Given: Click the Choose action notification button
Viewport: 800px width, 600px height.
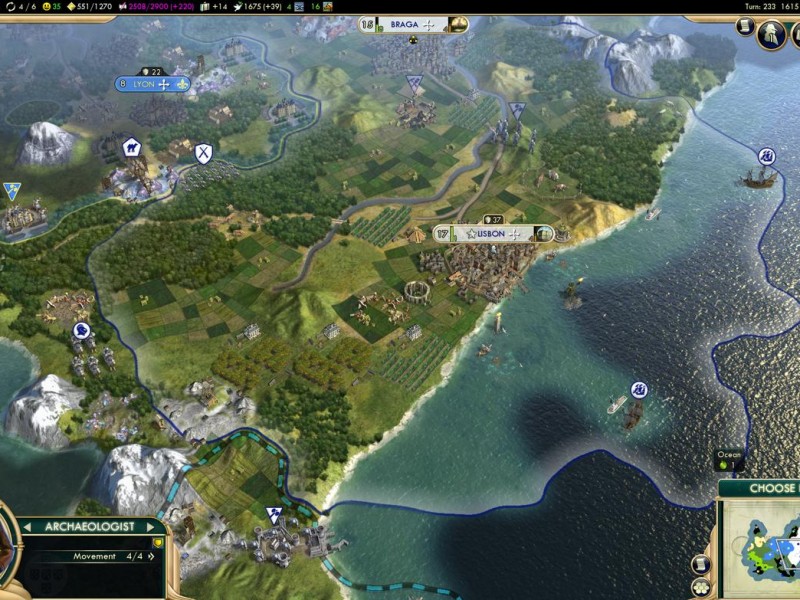Looking at the screenshot, I should [759, 488].
